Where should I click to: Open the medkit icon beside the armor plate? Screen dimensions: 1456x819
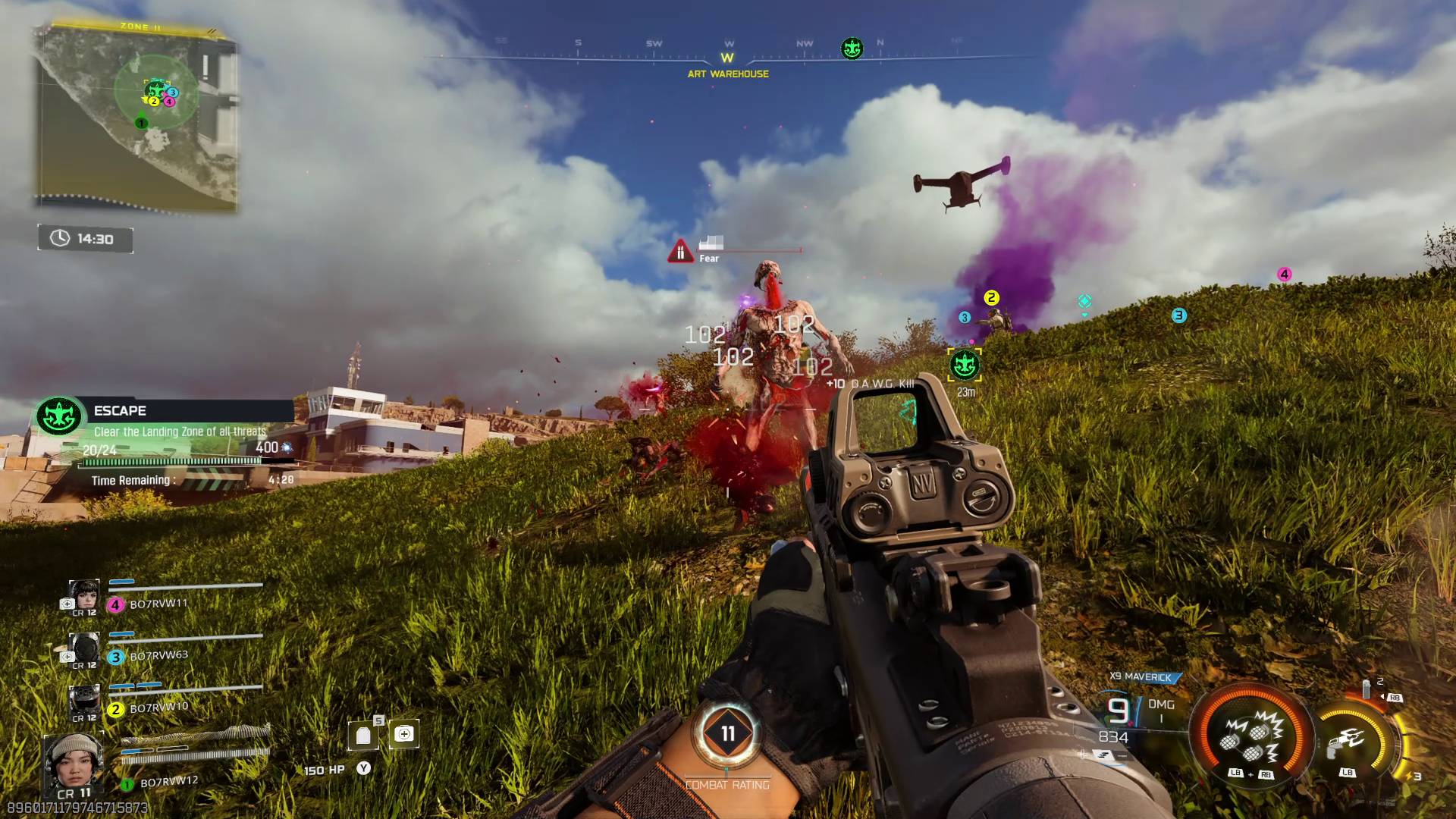(x=405, y=733)
